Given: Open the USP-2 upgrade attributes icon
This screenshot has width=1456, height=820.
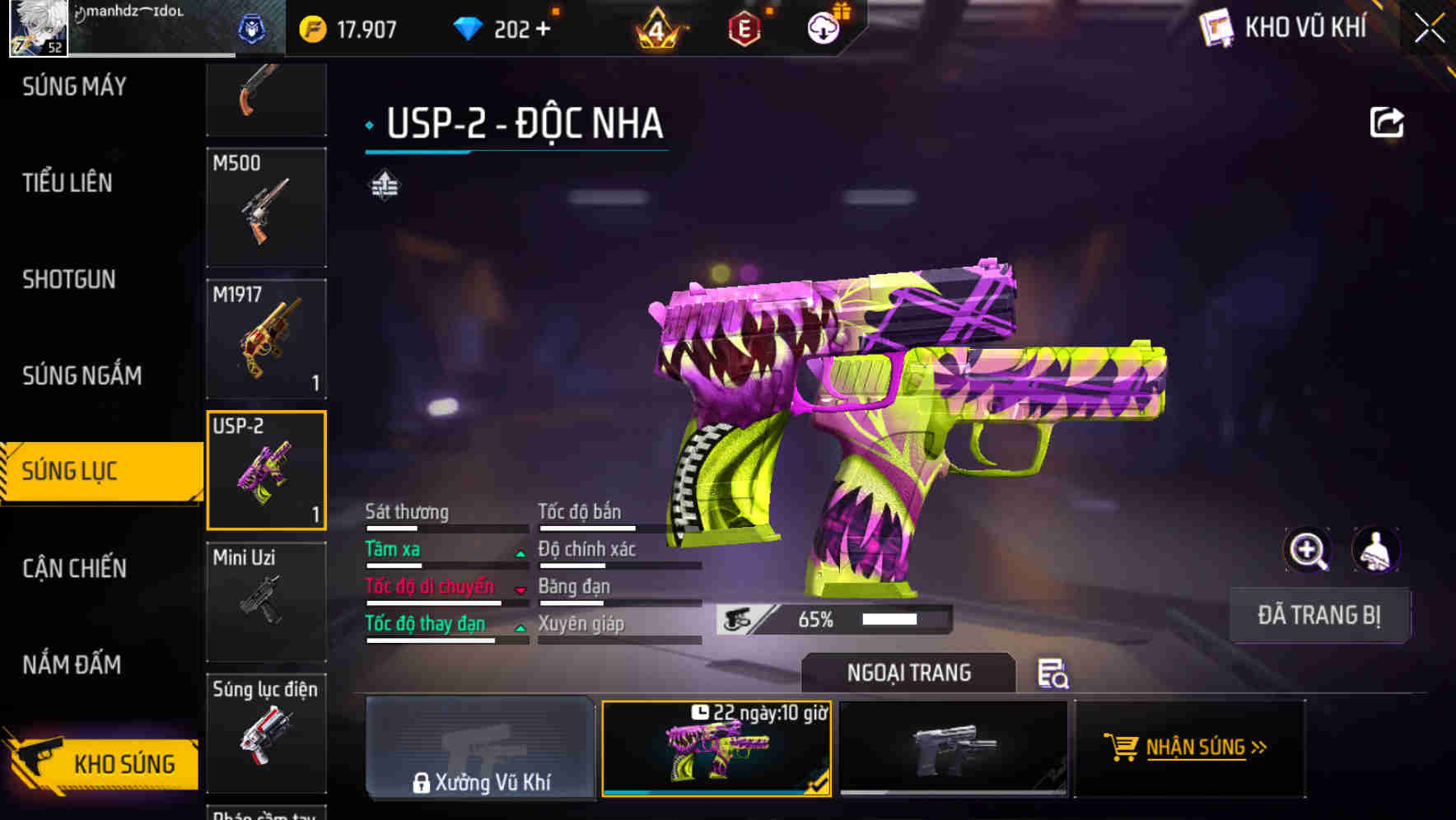Looking at the screenshot, I should pos(385,185).
